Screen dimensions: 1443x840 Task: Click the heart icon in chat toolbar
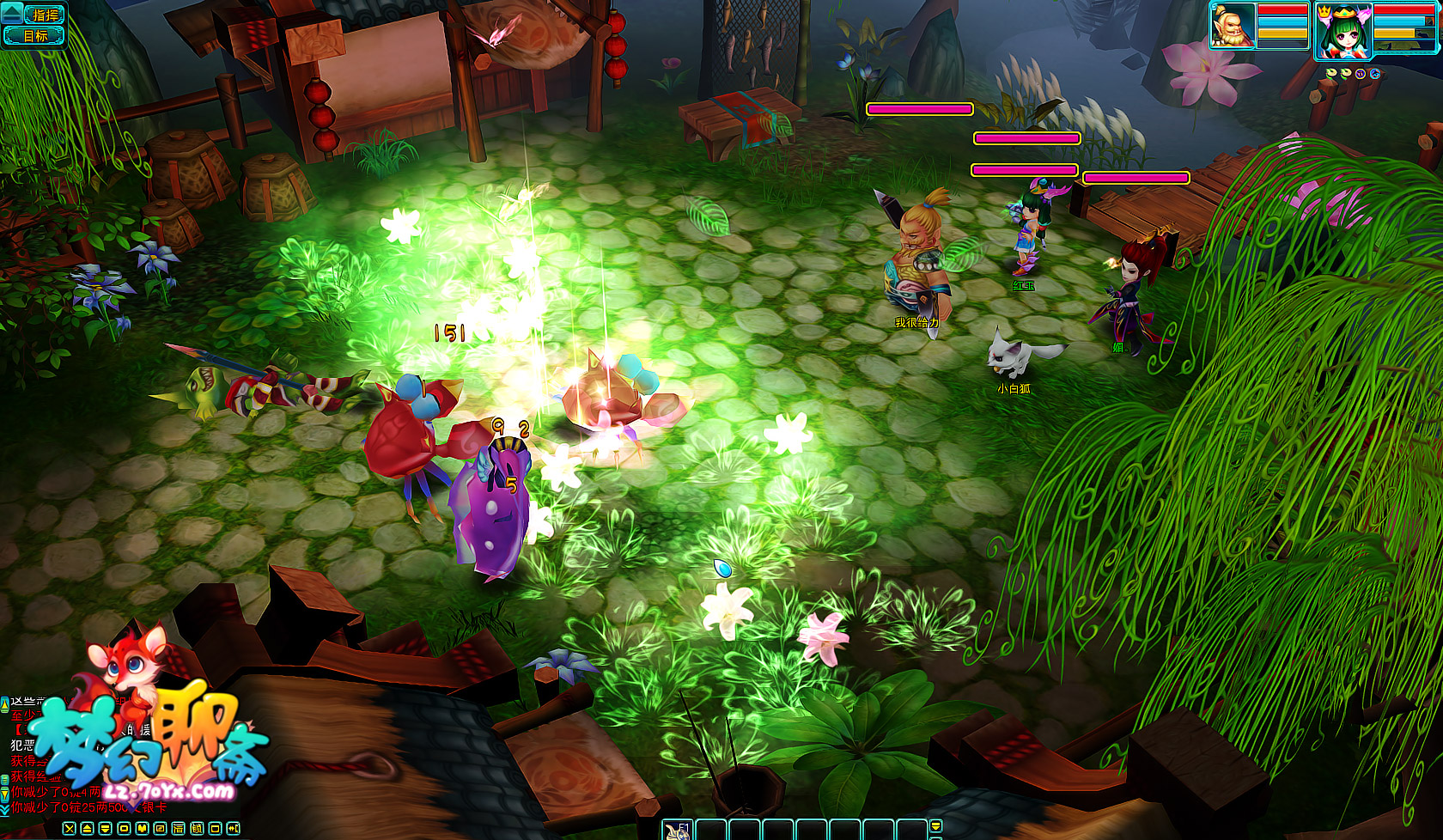click(142, 829)
